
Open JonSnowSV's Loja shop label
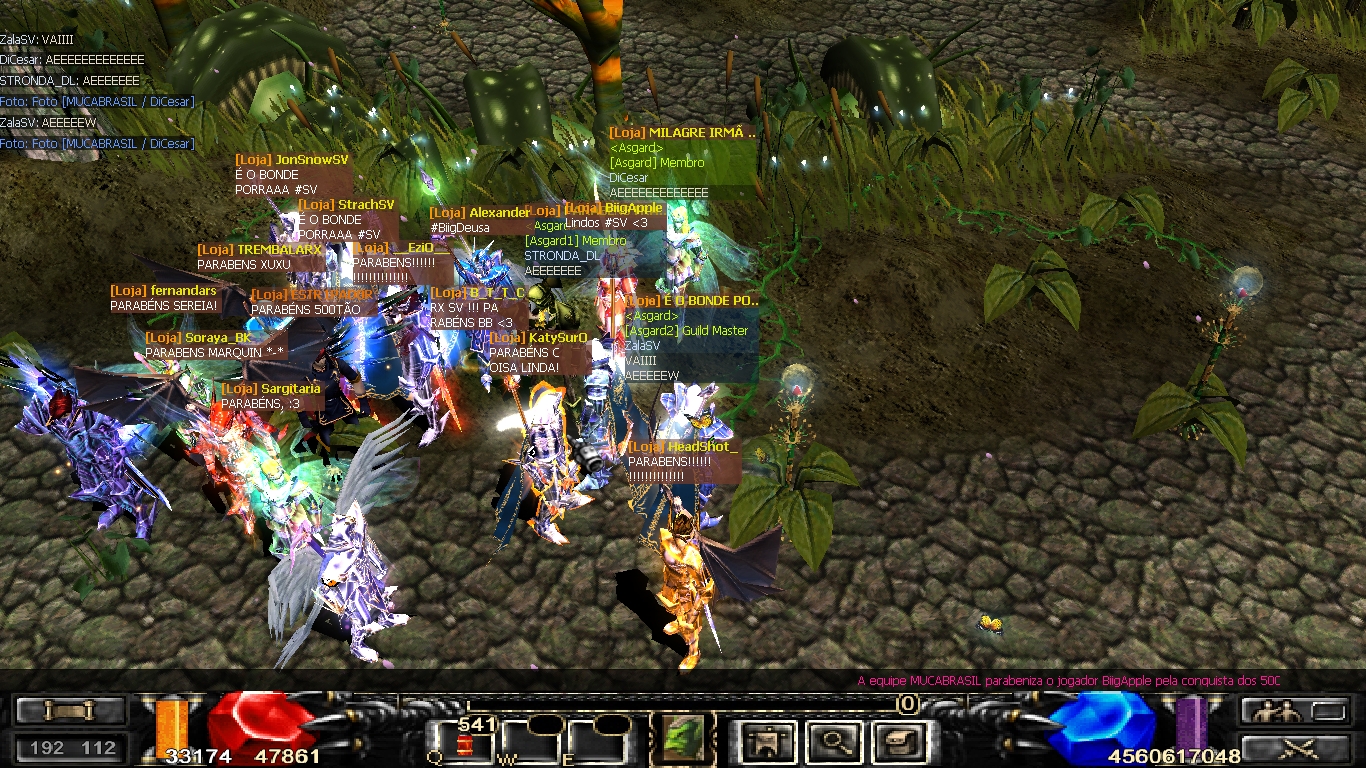point(292,160)
